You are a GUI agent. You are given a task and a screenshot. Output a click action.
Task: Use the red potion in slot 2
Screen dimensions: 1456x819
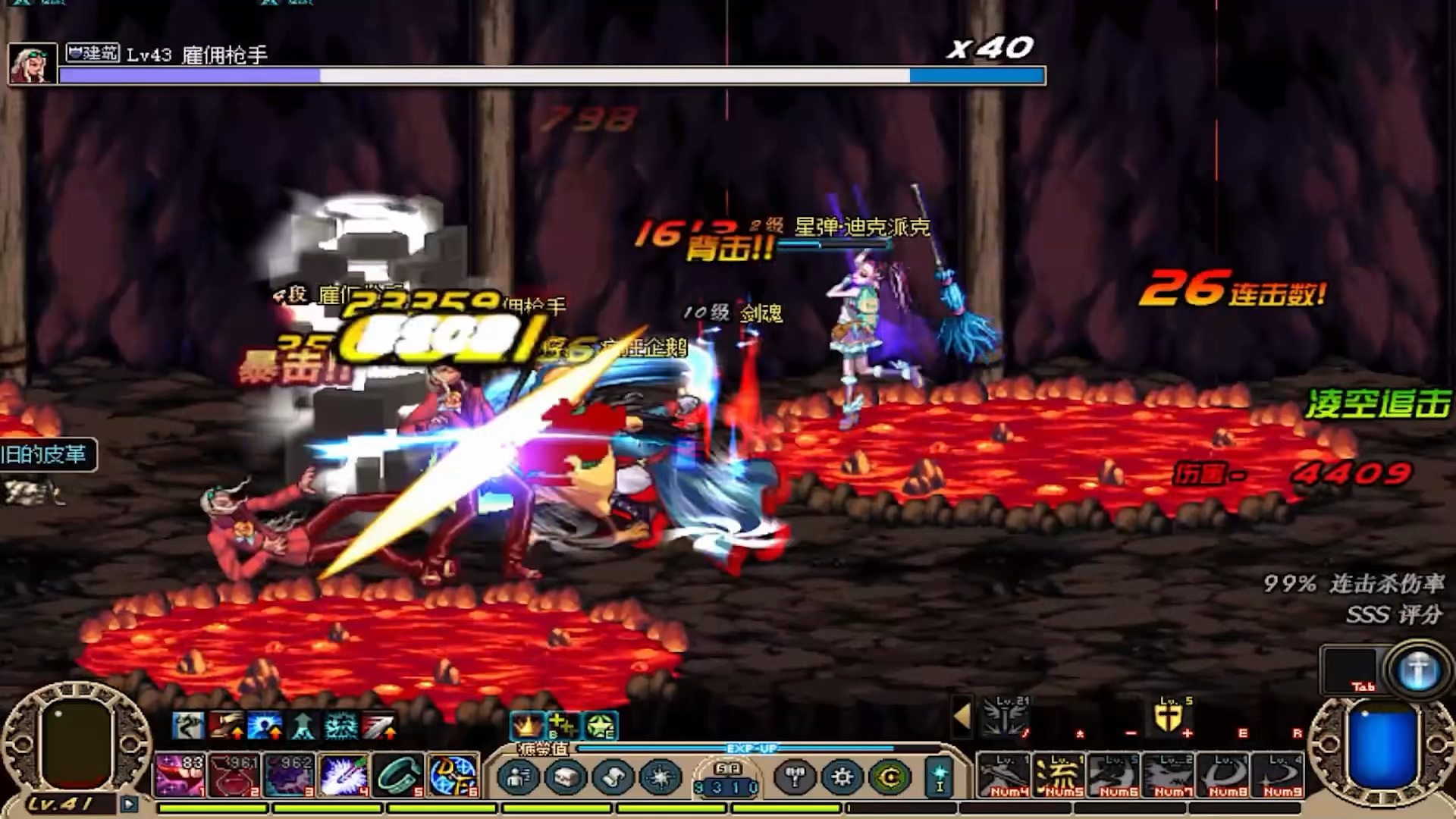pyautogui.click(x=234, y=775)
